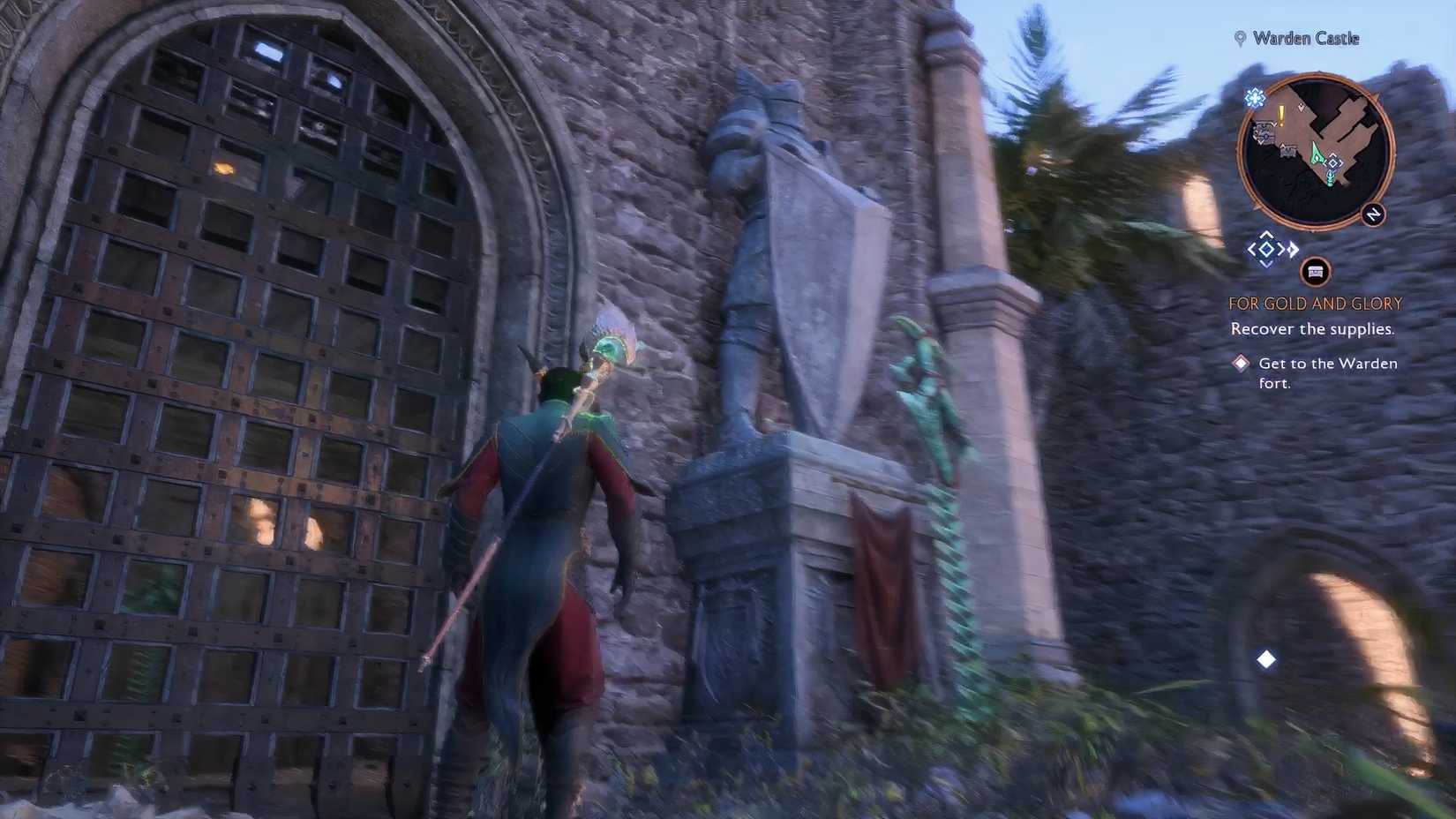Click the supplies chest icon in the quest tracker

pos(1315,270)
